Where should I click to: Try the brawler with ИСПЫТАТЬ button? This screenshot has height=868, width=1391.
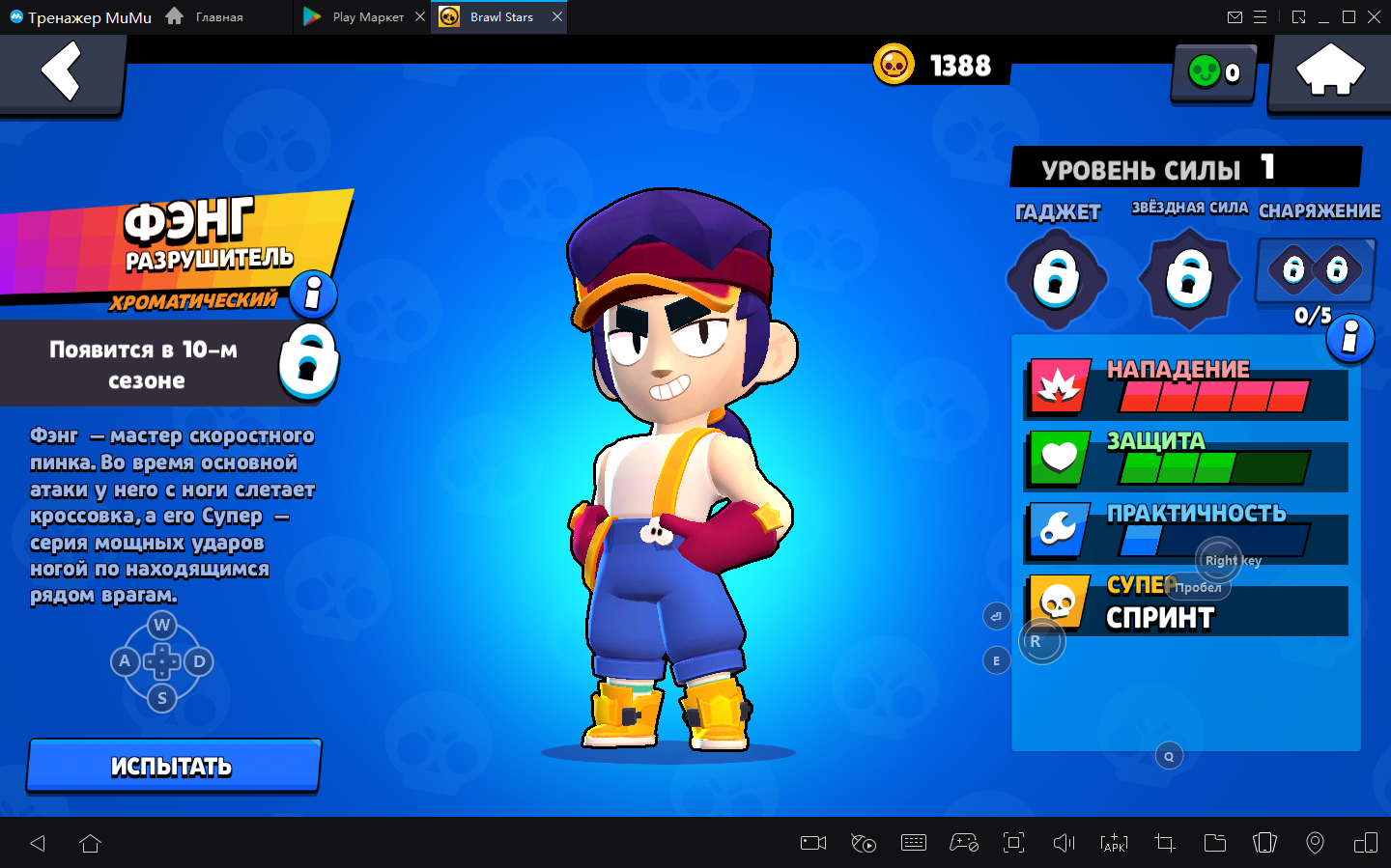coord(174,766)
